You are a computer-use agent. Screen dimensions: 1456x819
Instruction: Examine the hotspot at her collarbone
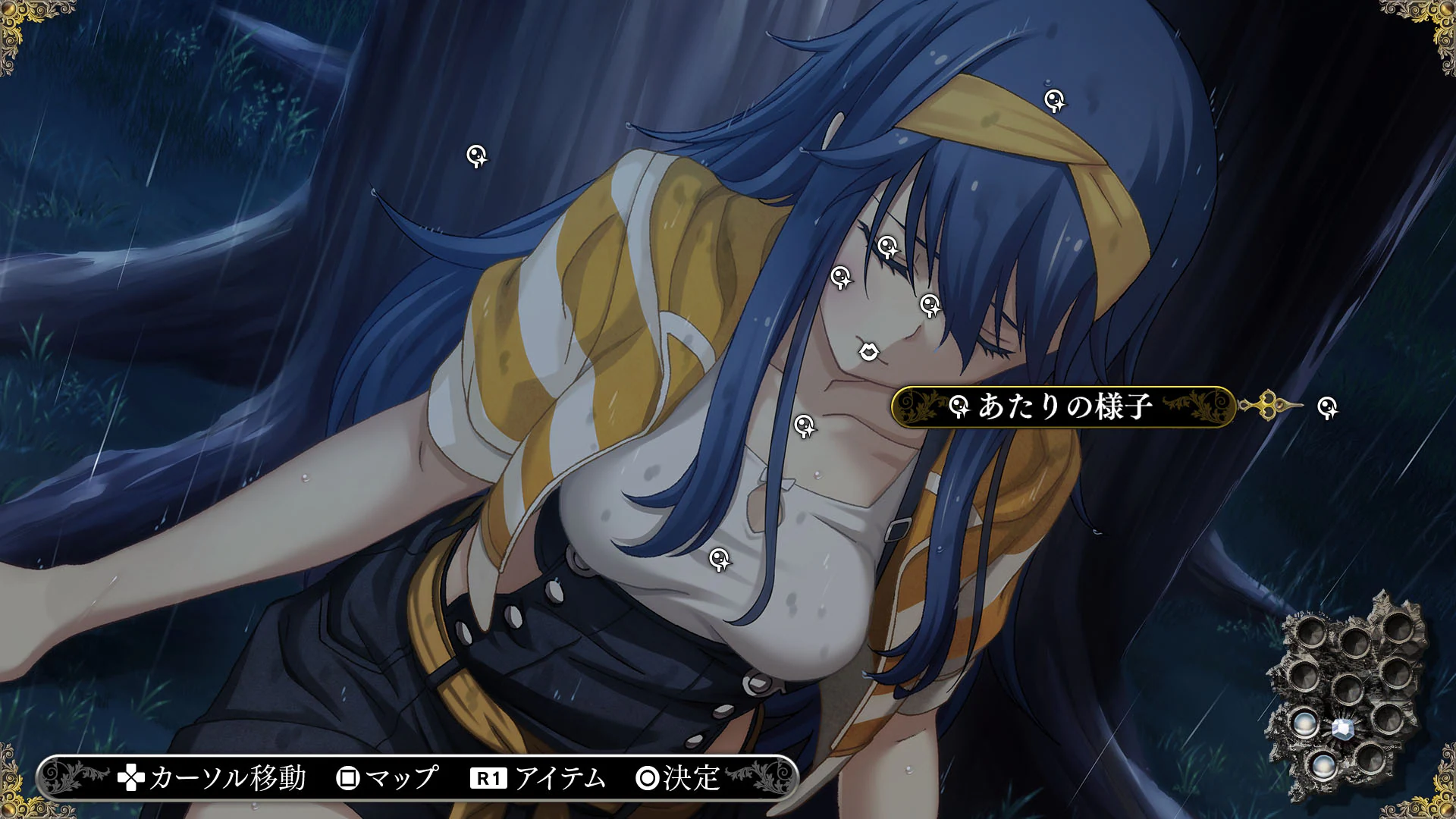pos(805,427)
